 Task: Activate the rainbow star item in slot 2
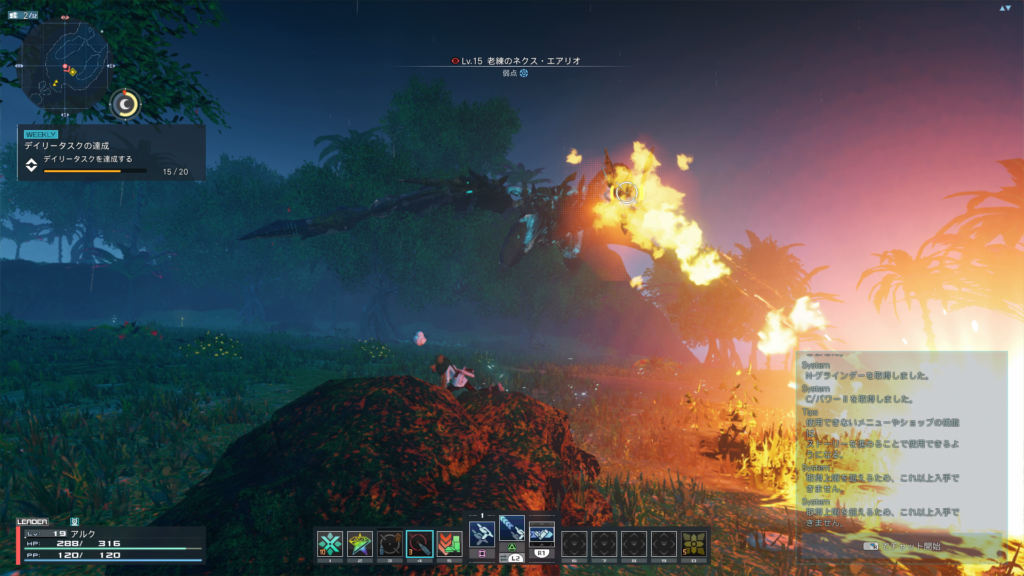click(x=360, y=543)
